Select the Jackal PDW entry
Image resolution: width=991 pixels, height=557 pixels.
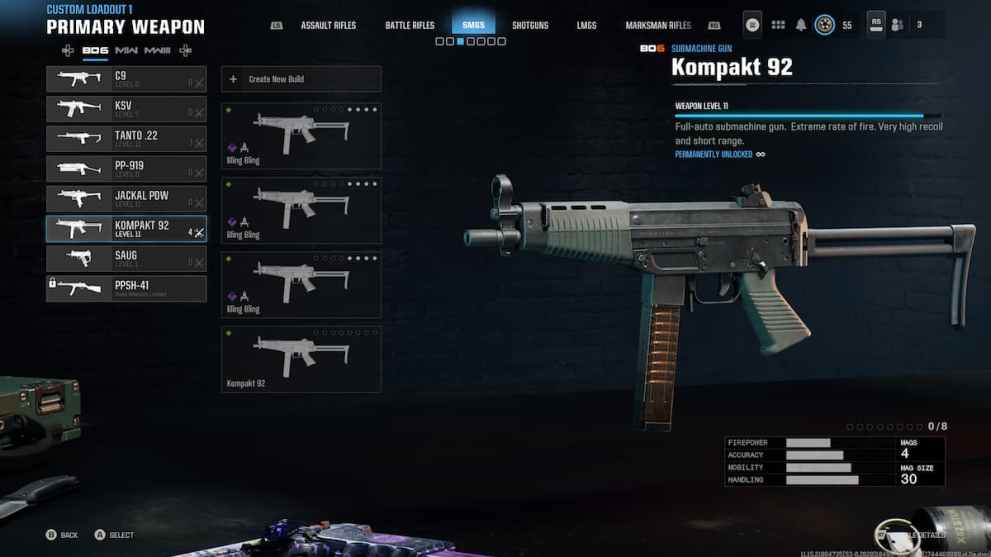126,199
